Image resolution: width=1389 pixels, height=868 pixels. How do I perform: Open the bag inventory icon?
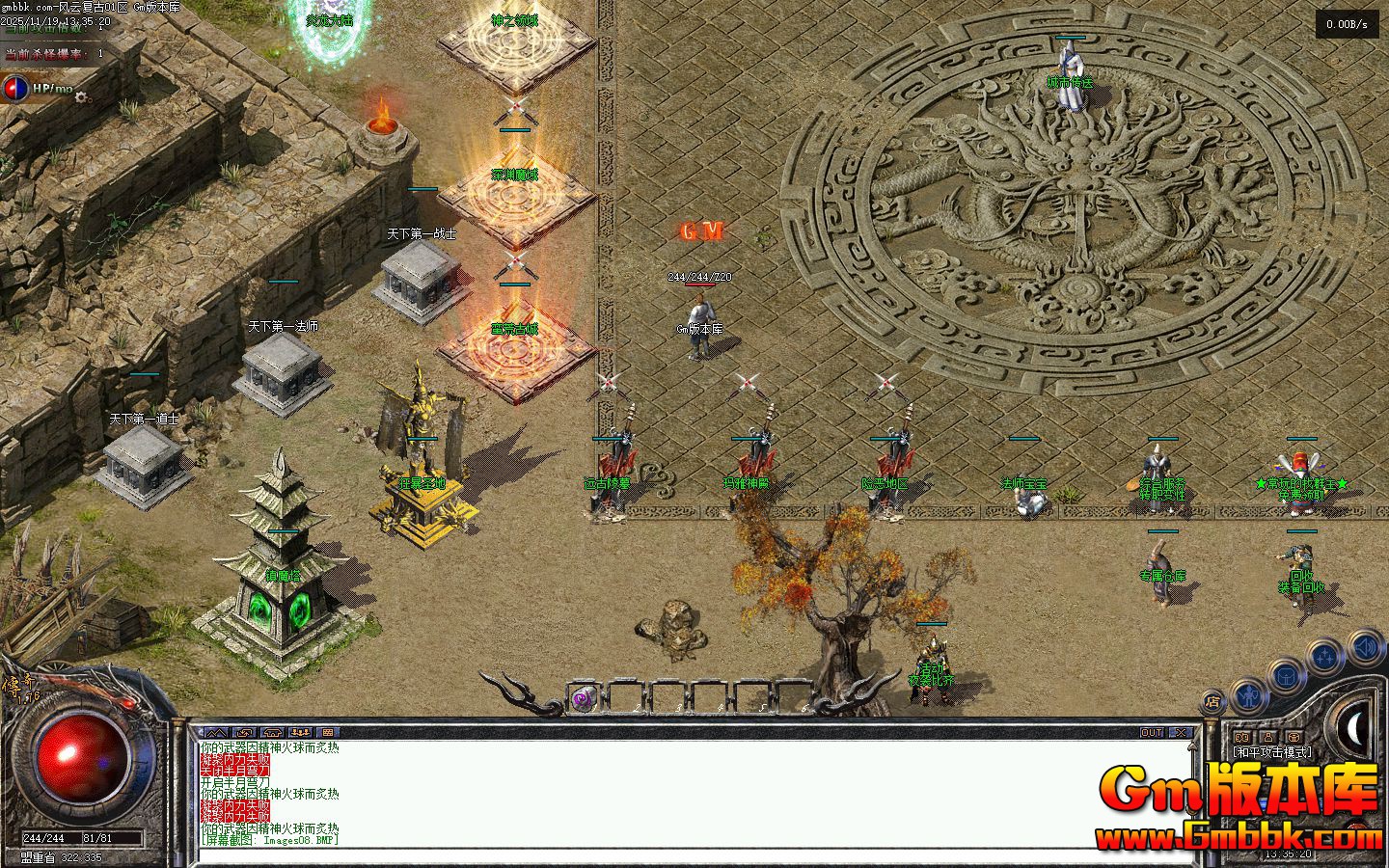(1287, 675)
